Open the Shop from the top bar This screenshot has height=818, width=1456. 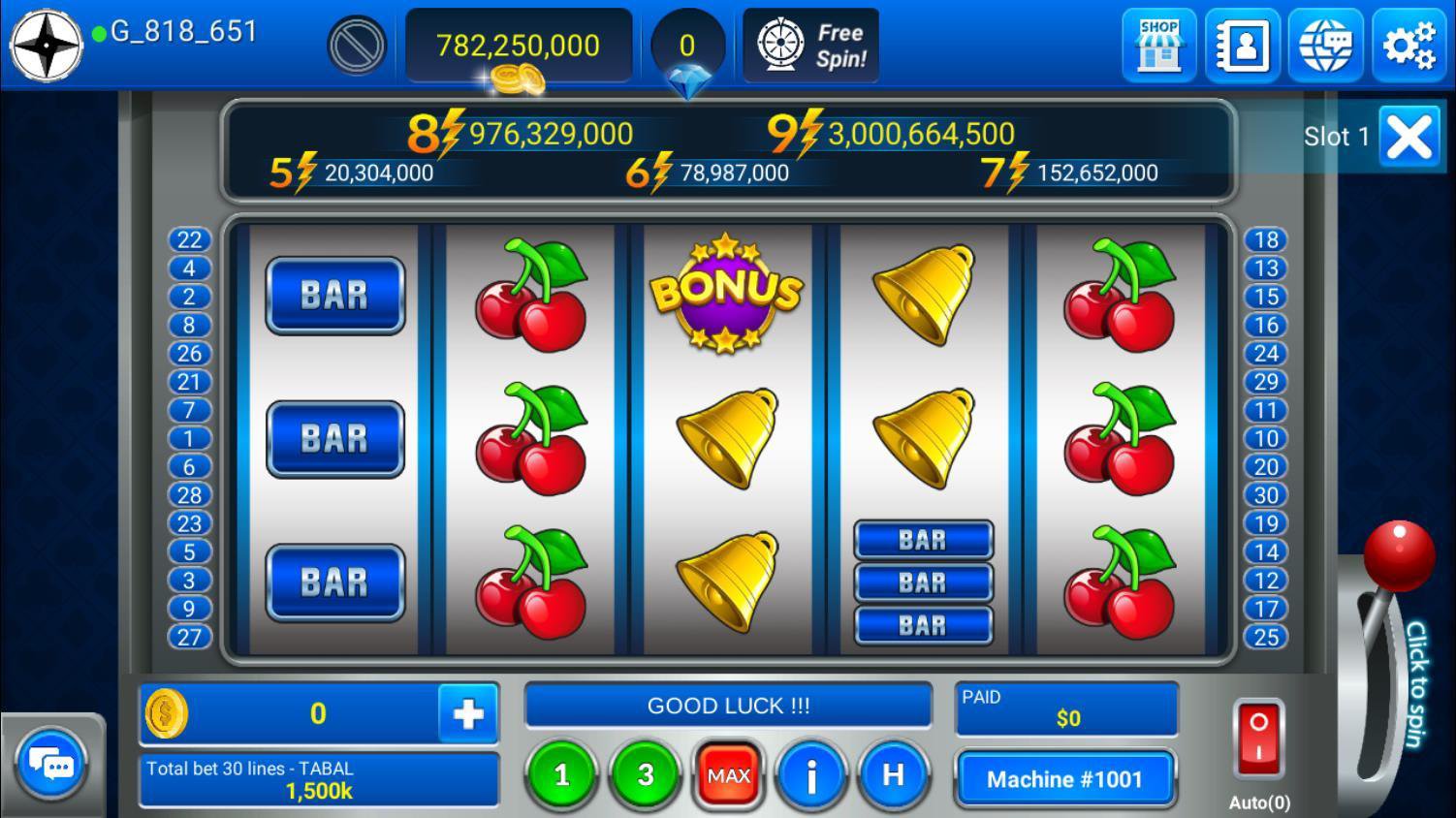click(x=1158, y=46)
